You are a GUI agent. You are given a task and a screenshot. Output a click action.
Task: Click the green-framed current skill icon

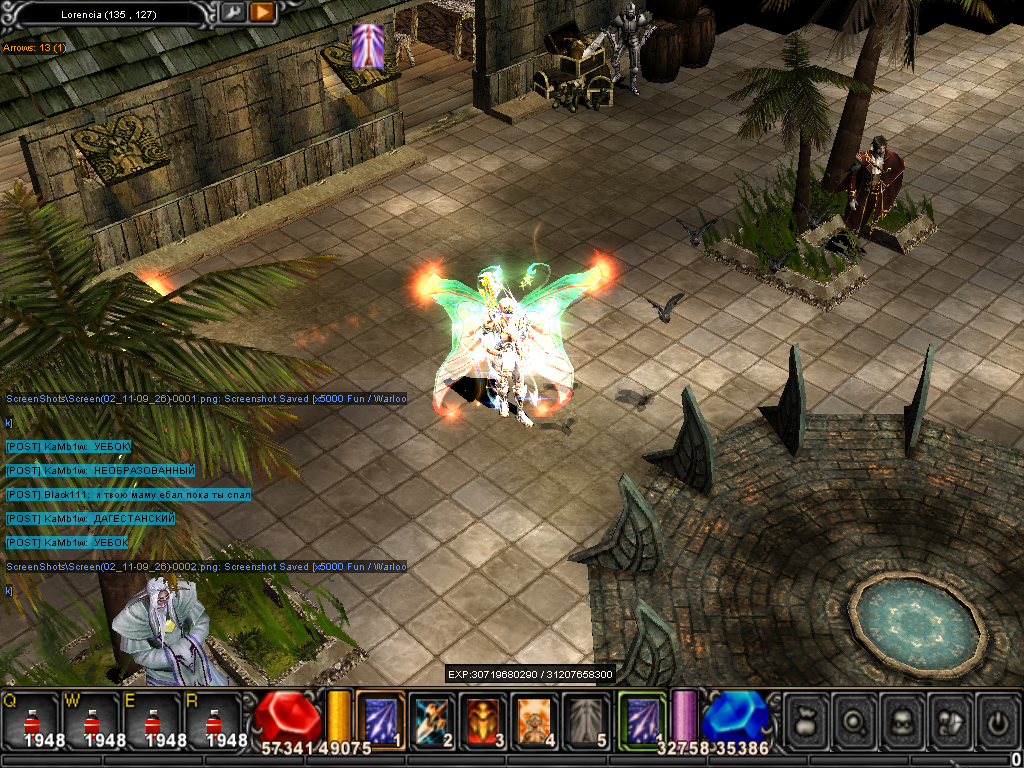pyautogui.click(x=642, y=719)
